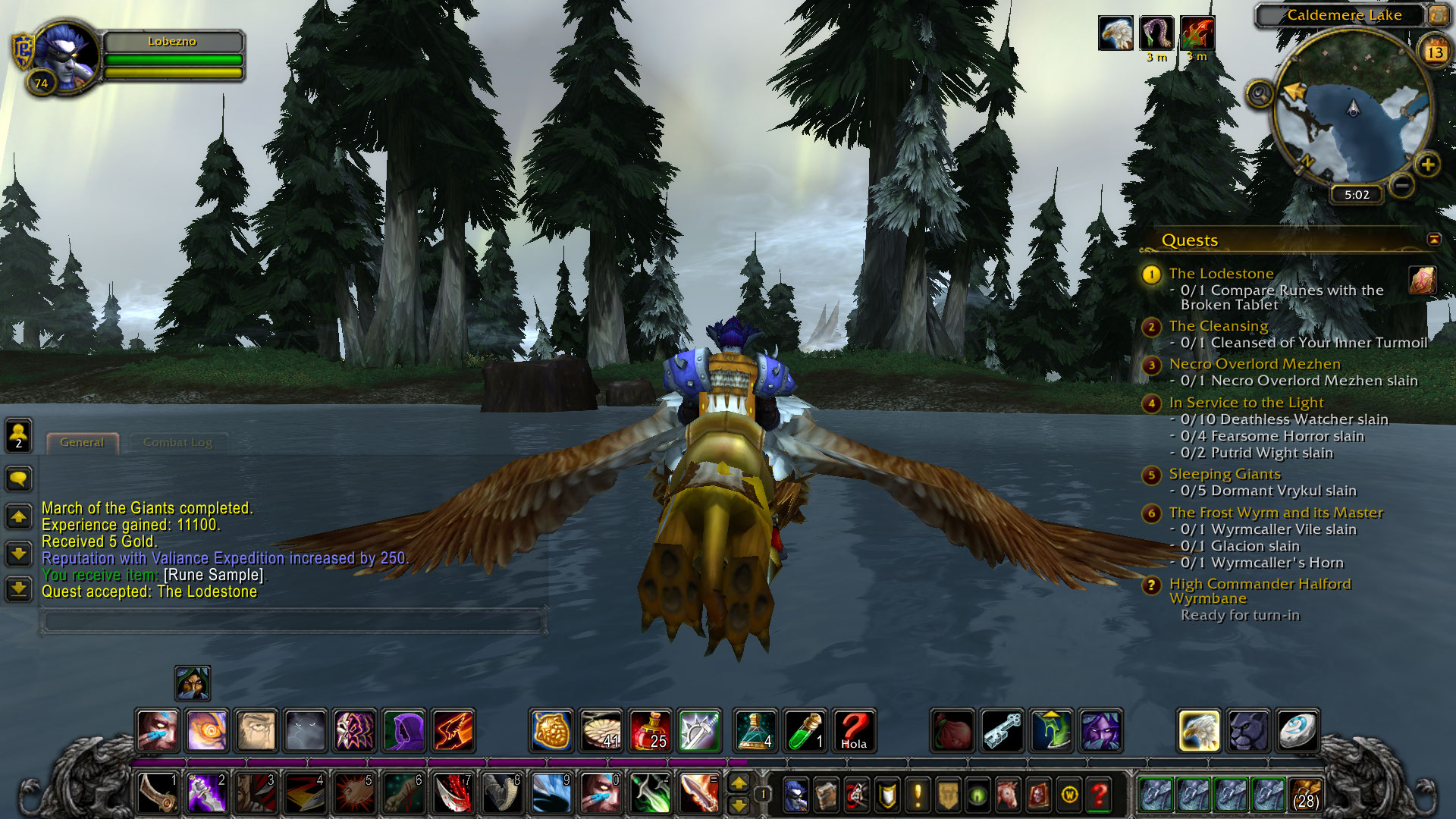Open the calendar showing day 13

click(x=1434, y=52)
